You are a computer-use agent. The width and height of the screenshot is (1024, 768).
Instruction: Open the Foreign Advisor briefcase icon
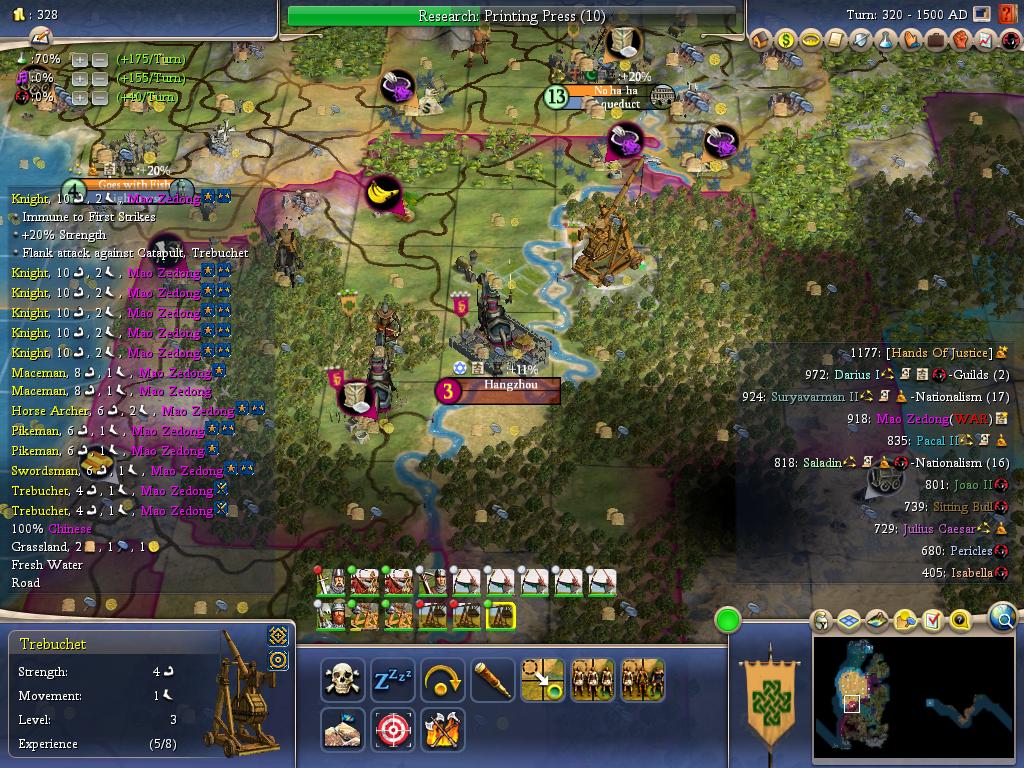pos(935,40)
